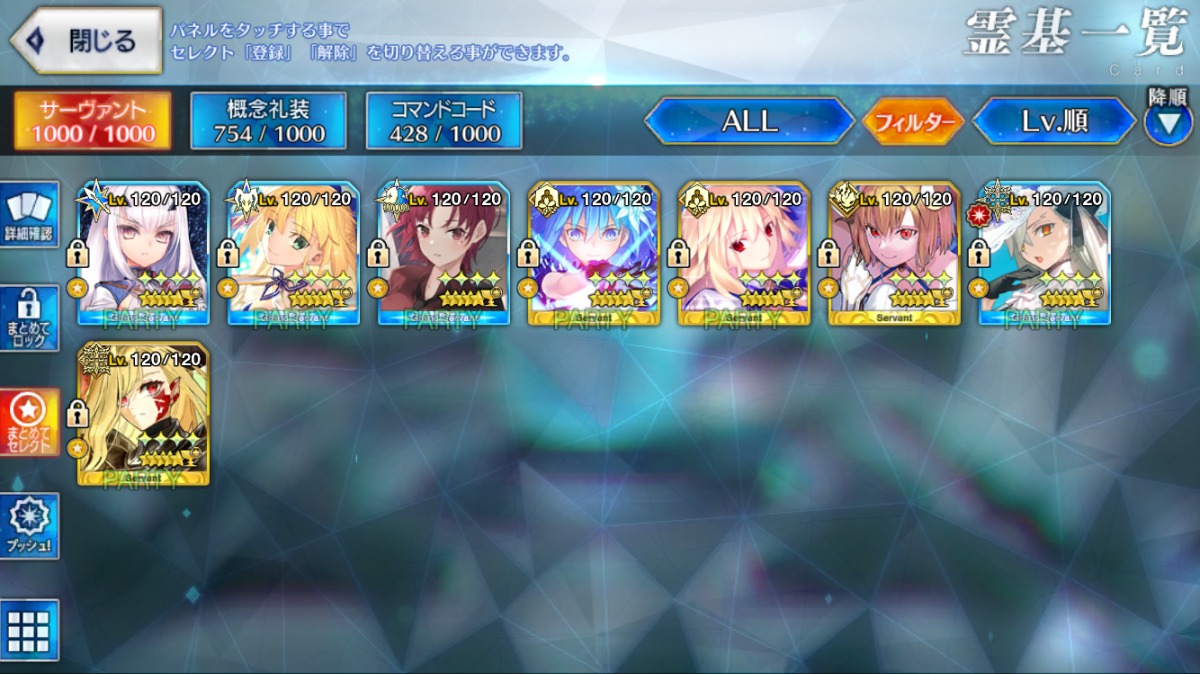Pick the blonde green-eyed servant card

[x=294, y=253]
